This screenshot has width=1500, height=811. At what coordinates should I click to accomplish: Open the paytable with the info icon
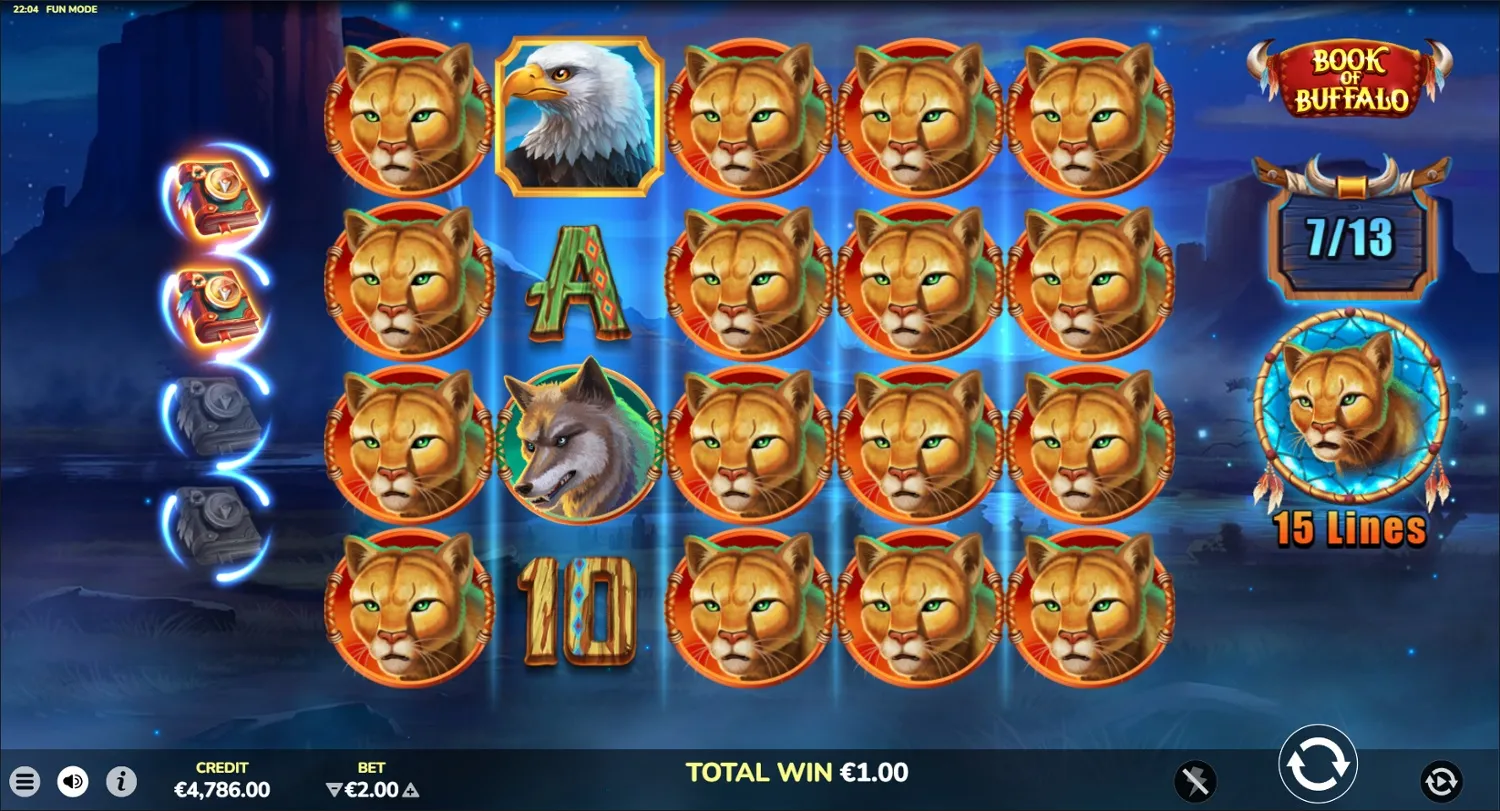(119, 781)
